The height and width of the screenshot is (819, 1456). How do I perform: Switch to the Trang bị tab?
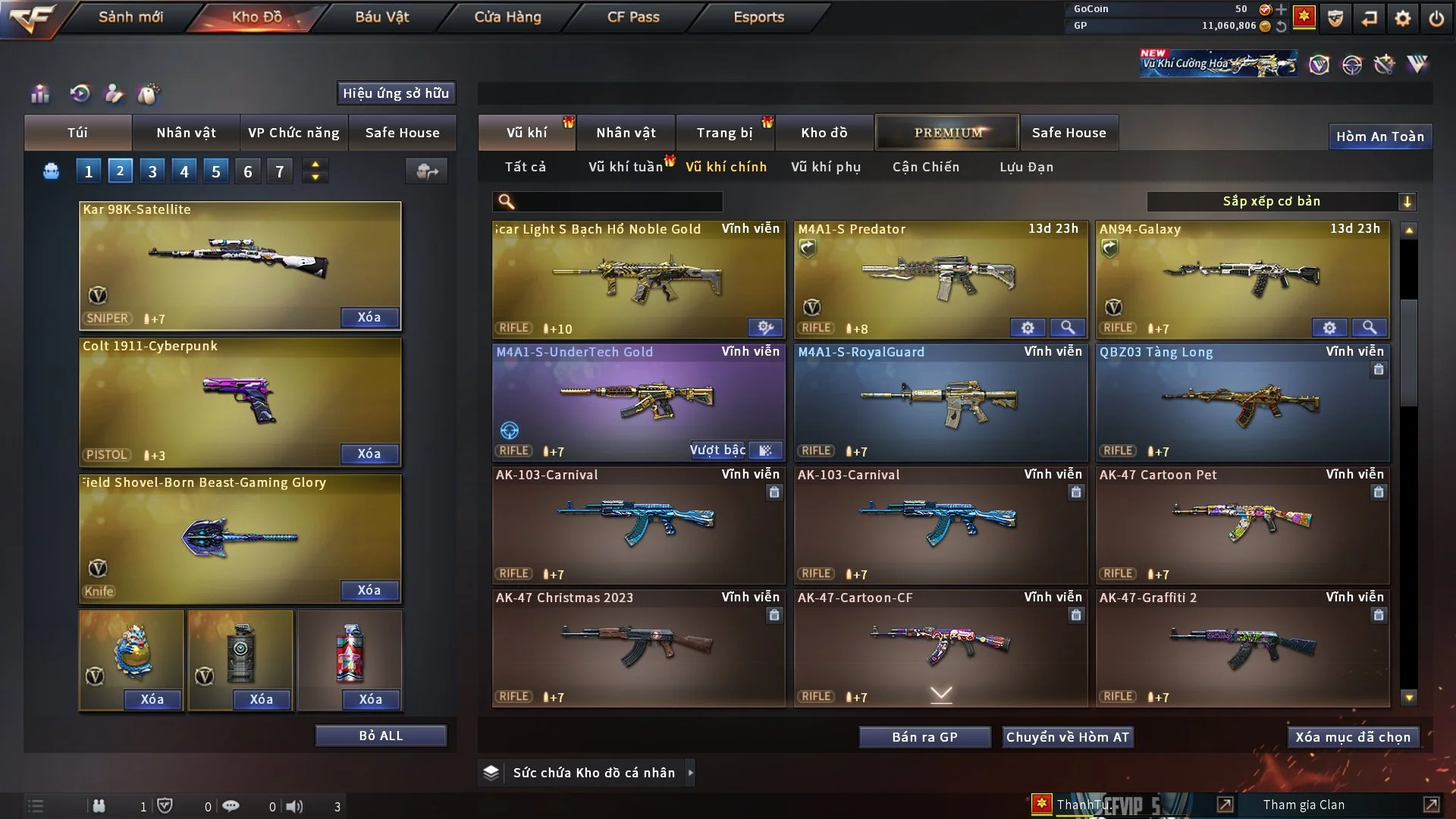tap(724, 133)
